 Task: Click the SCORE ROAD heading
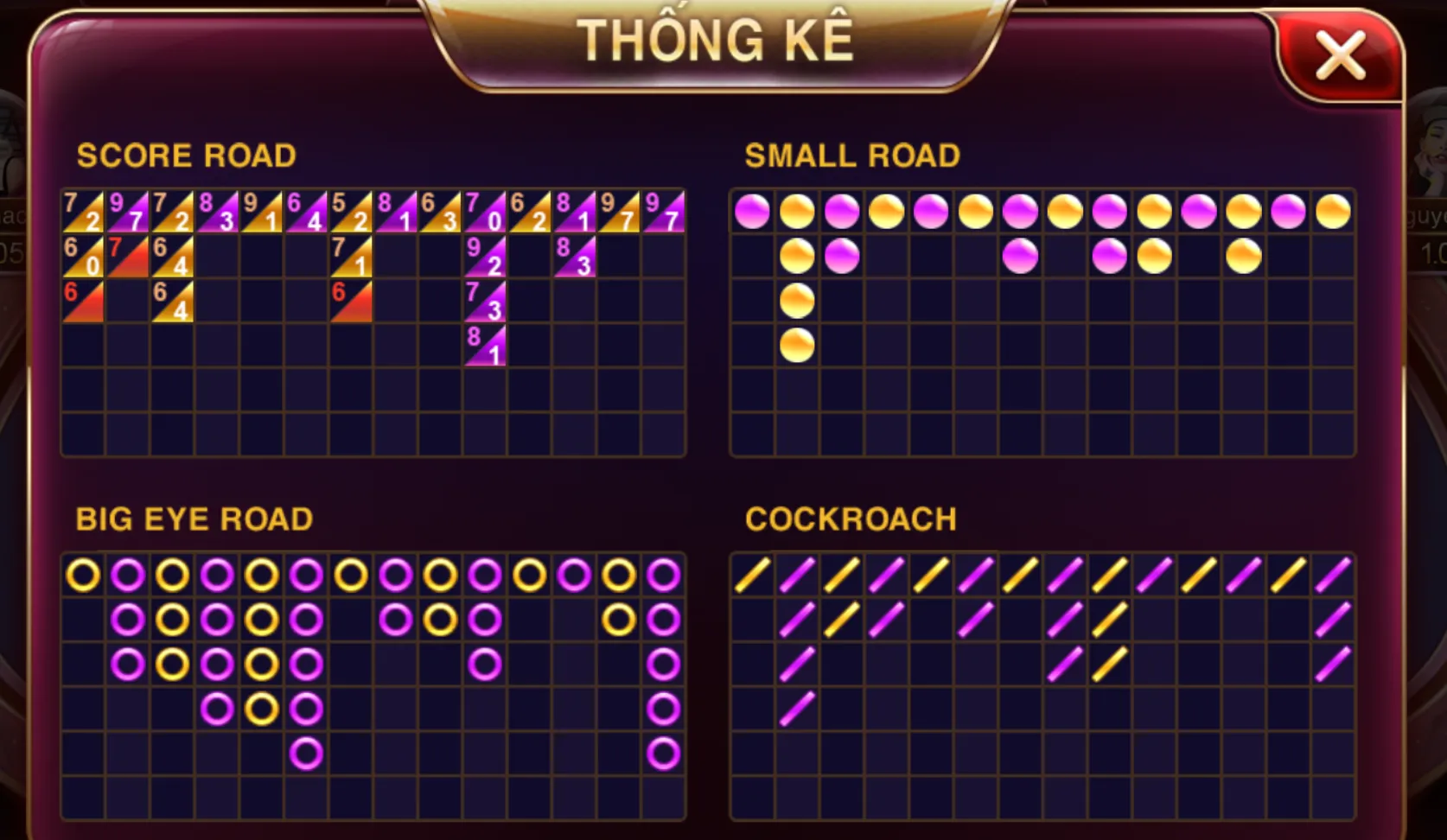(x=188, y=156)
